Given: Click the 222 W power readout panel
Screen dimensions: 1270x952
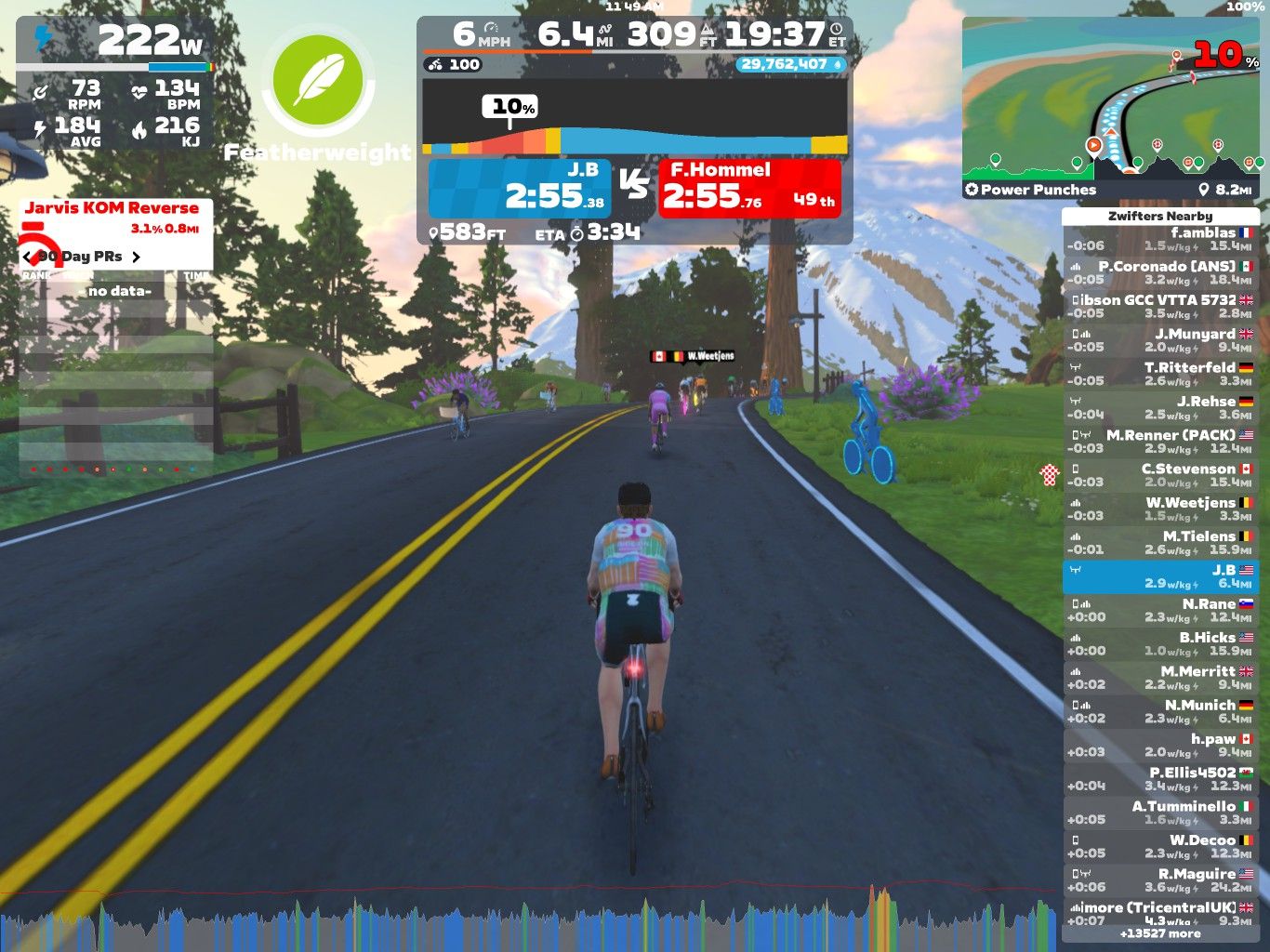Looking at the screenshot, I should click(x=115, y=42).
